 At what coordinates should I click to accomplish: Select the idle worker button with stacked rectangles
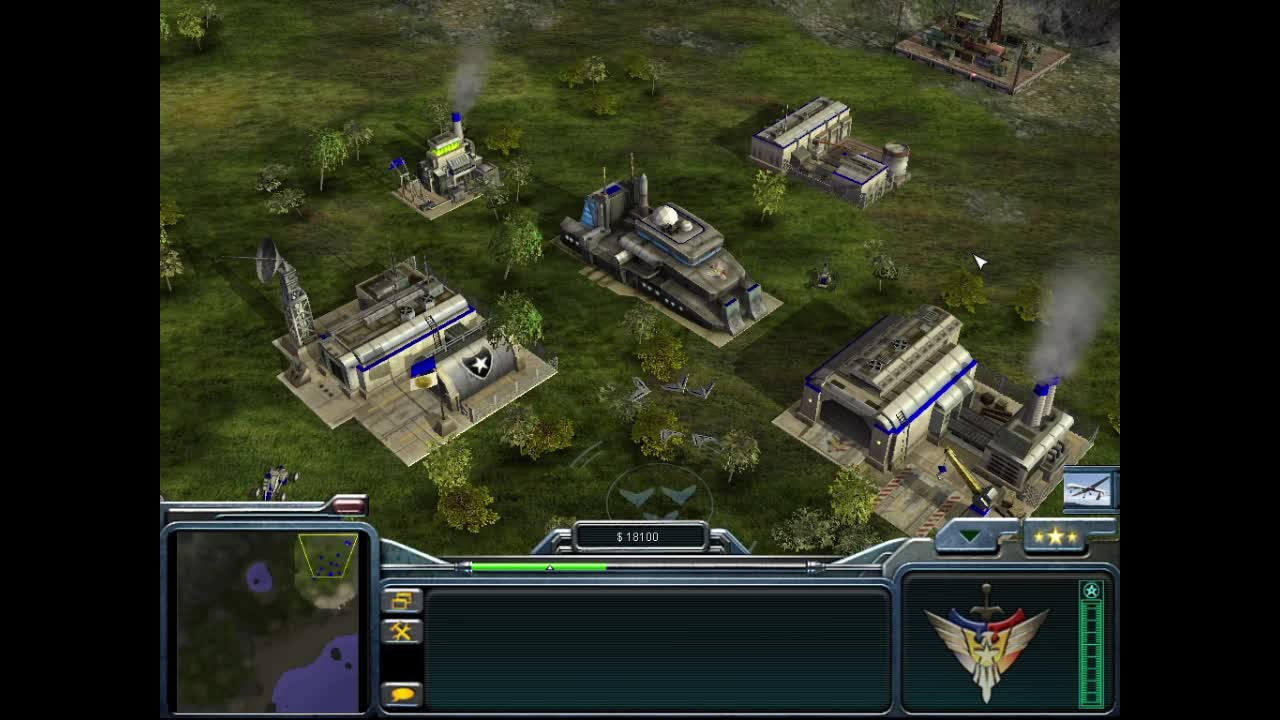pos(402,600)
